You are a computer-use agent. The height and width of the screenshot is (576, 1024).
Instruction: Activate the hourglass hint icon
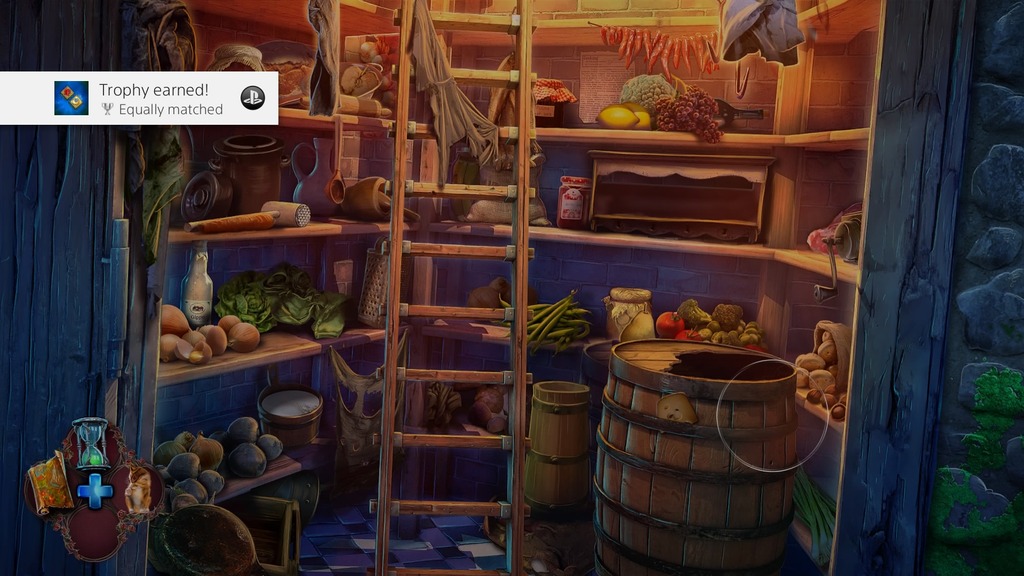[91, 444]
